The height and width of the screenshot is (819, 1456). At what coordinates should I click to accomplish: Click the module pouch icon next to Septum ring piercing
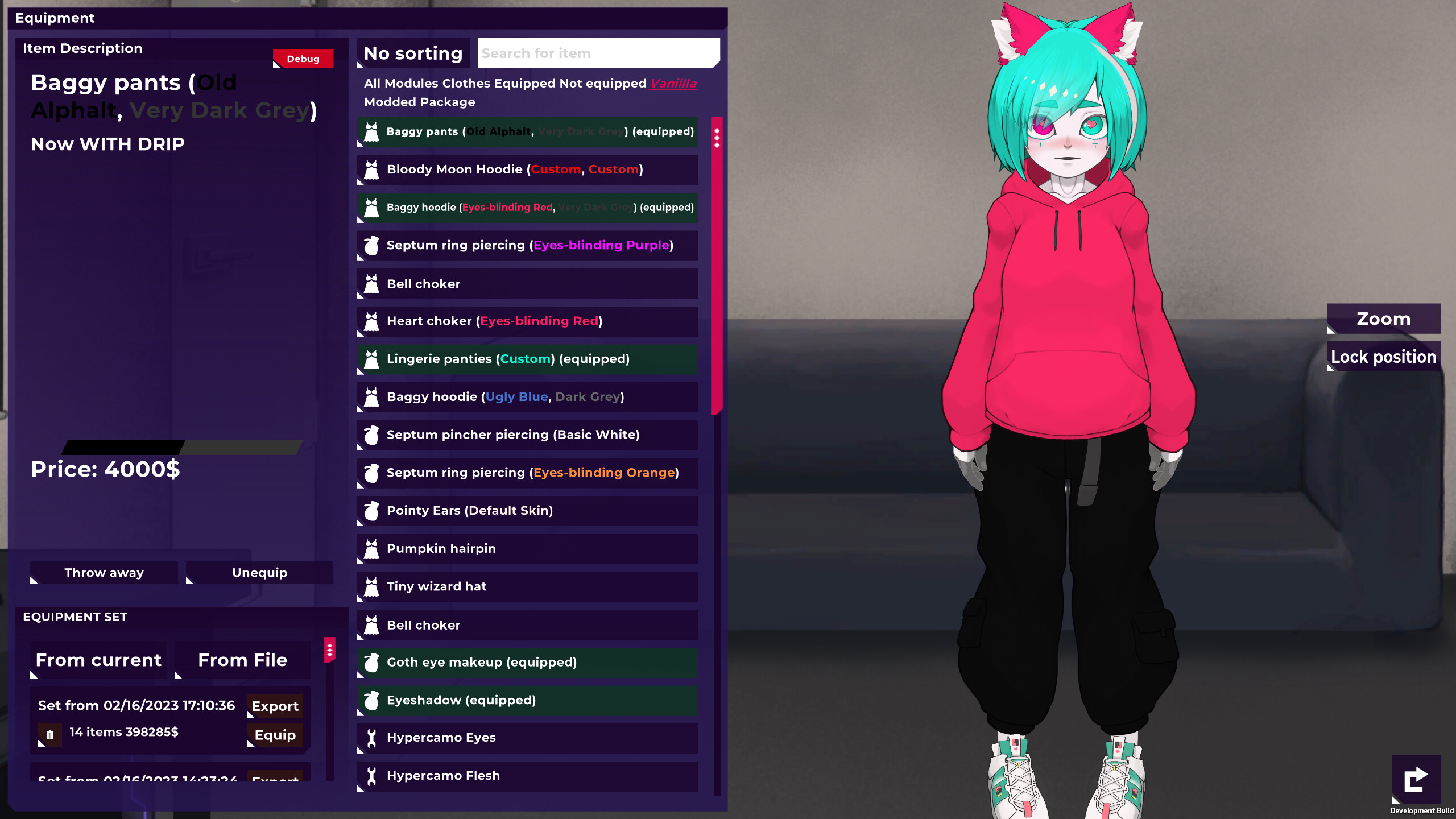pyautogui.click(x=372, y=245)
